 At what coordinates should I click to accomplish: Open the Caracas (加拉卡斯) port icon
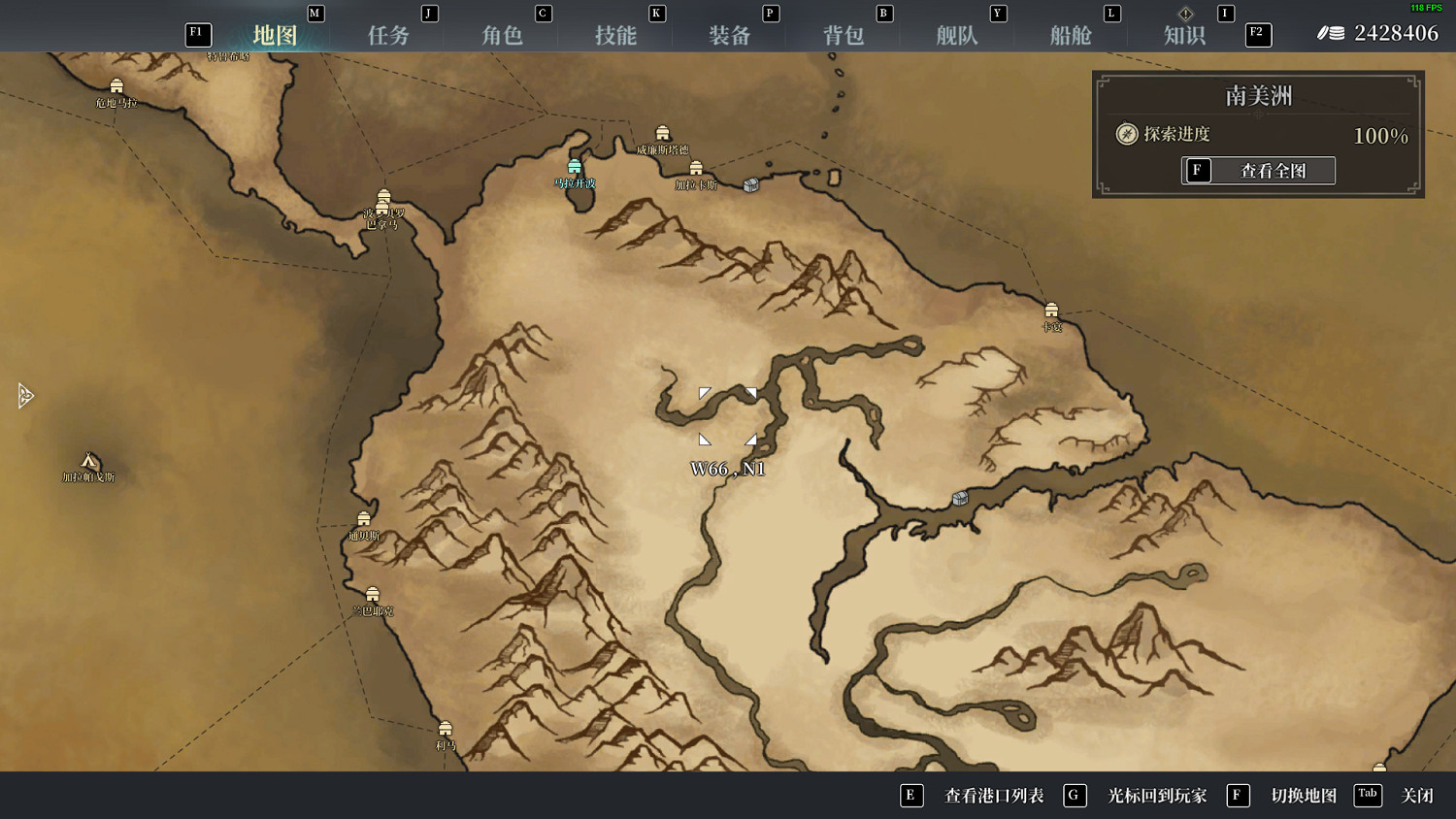[695, 169]
